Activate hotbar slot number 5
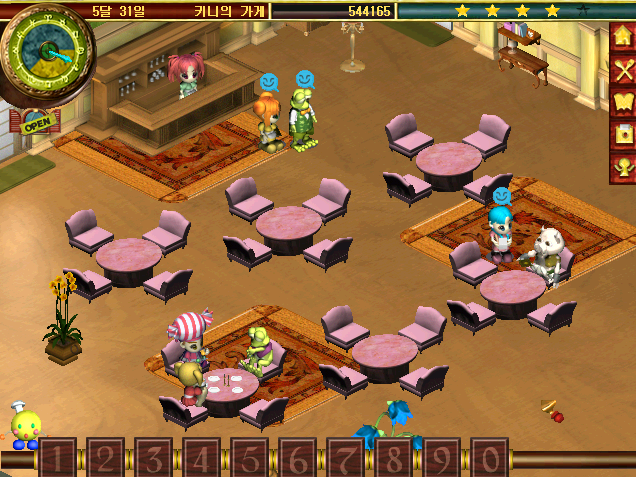 pyautogui.click(x=249, y=458)
